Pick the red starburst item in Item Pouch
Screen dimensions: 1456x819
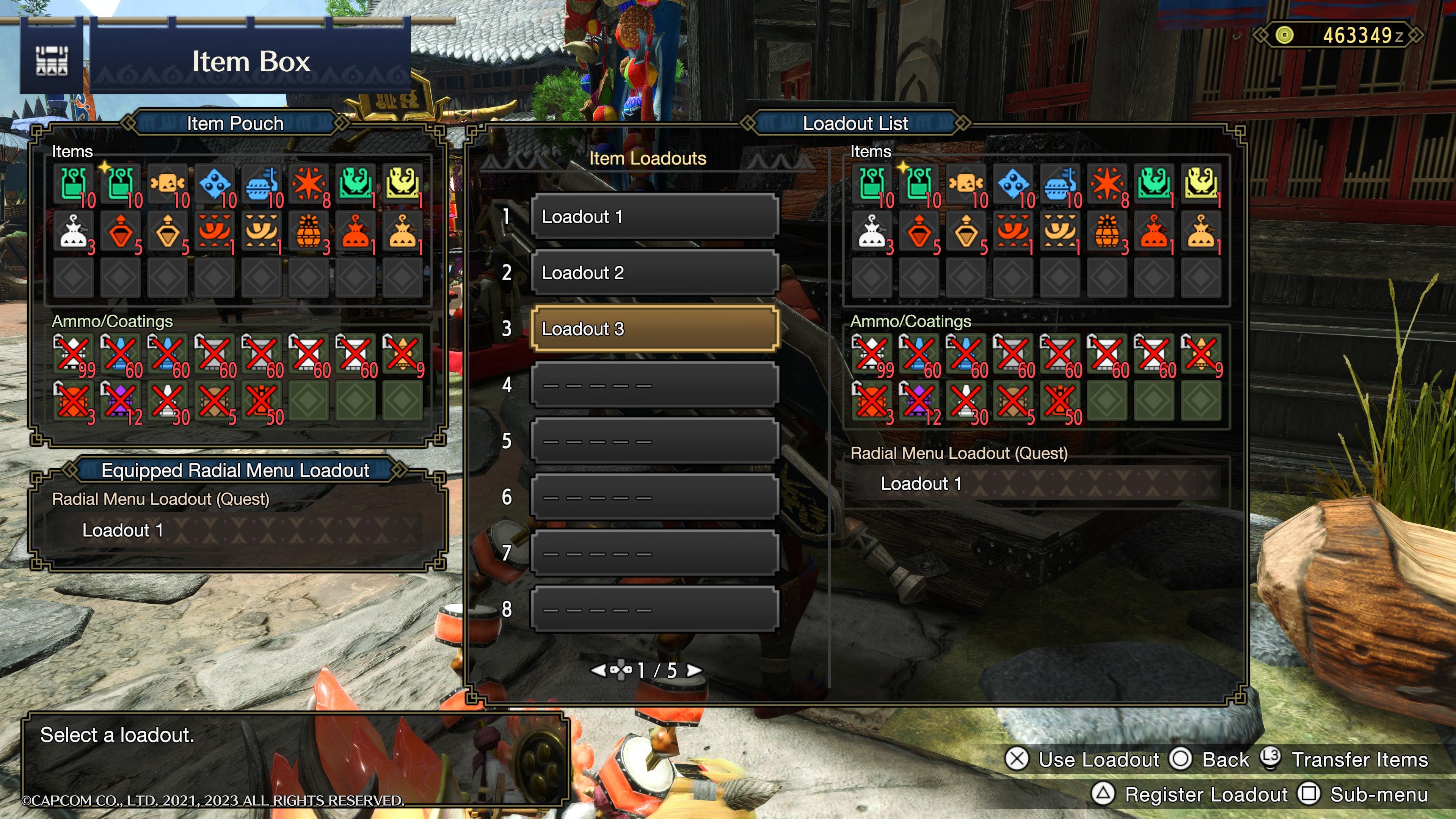pyautogui.click(x=309, y=184)
